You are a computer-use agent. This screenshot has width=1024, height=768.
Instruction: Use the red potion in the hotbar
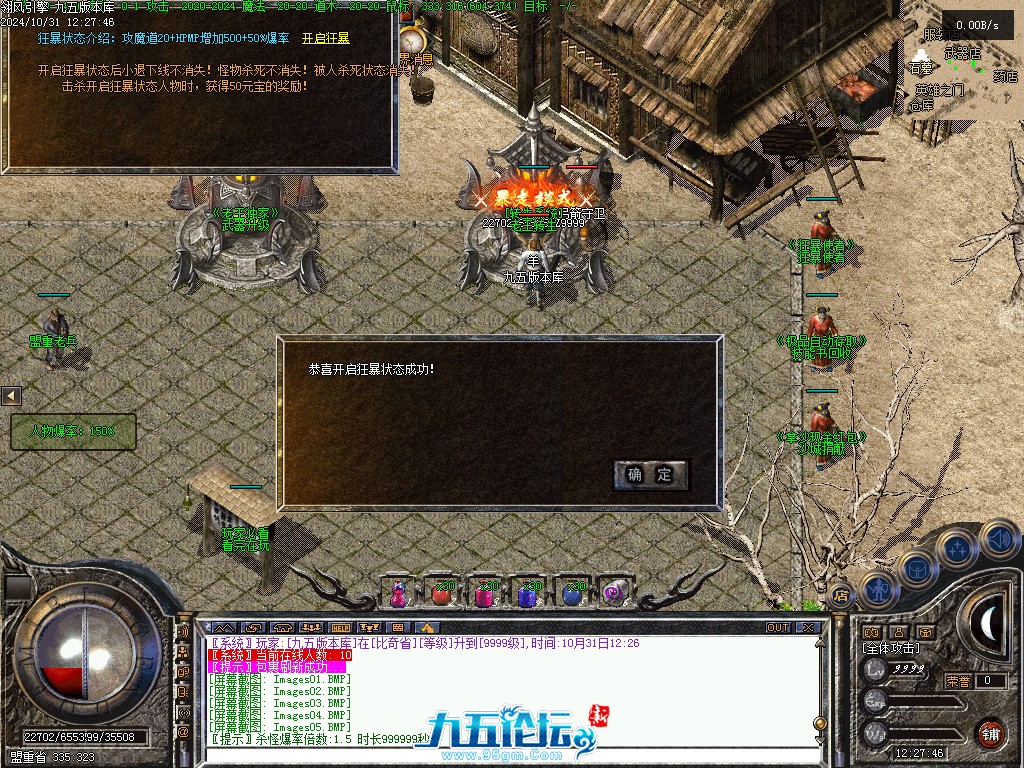coord(441,594)
